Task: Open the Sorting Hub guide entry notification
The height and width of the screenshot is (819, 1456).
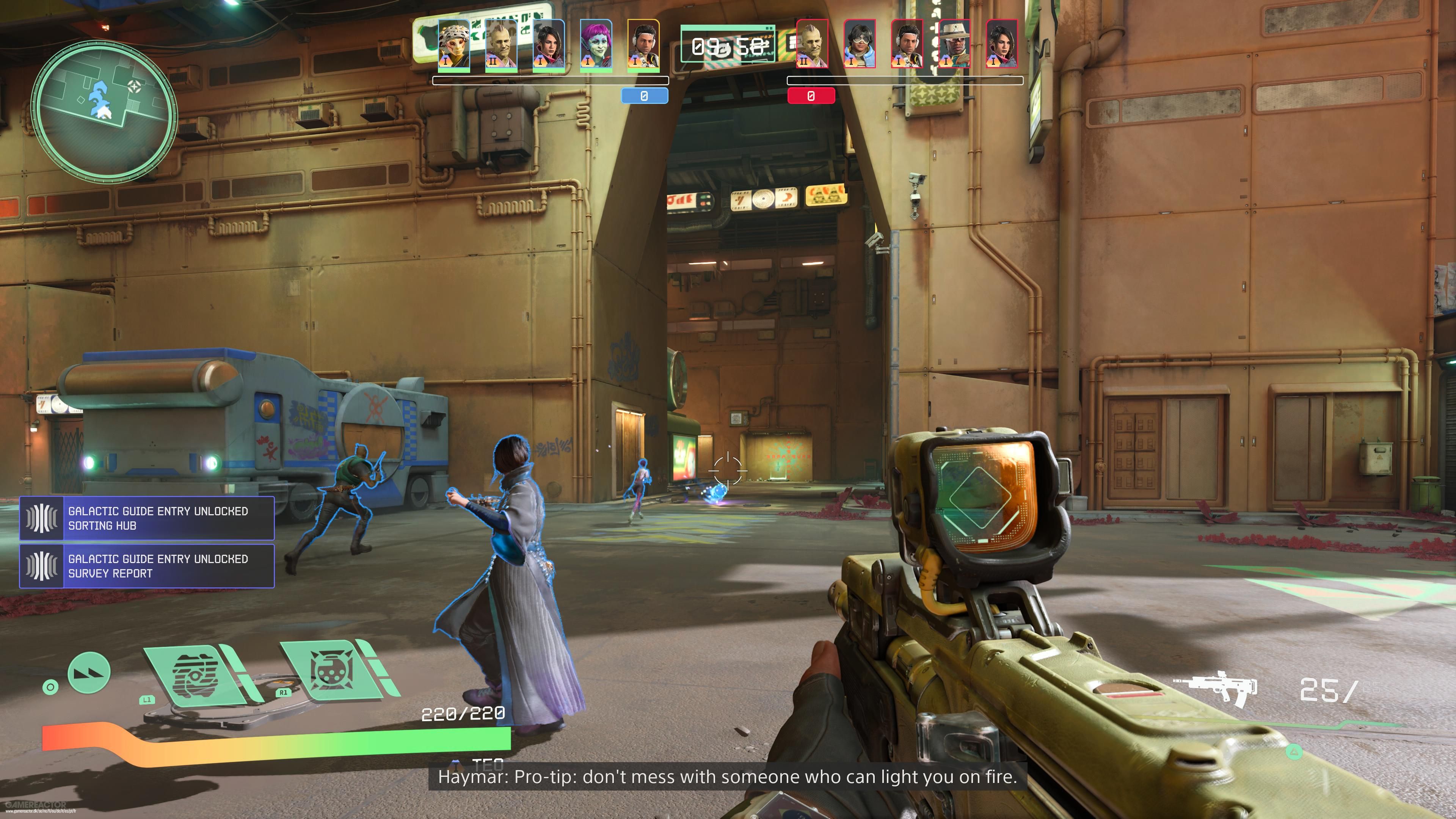Action: point(147,518)
